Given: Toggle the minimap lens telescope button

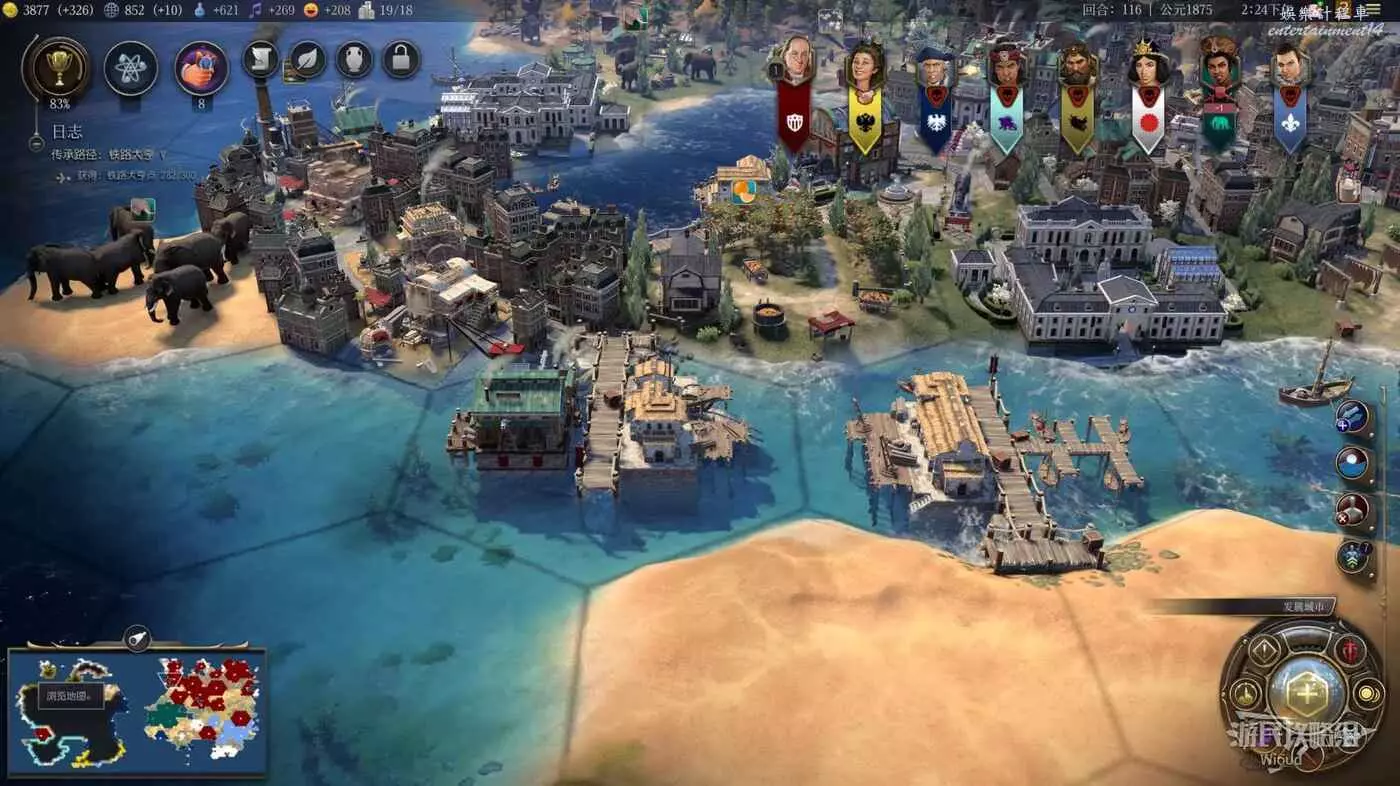Looking at the screenshot, I should (x=137, y=637).
